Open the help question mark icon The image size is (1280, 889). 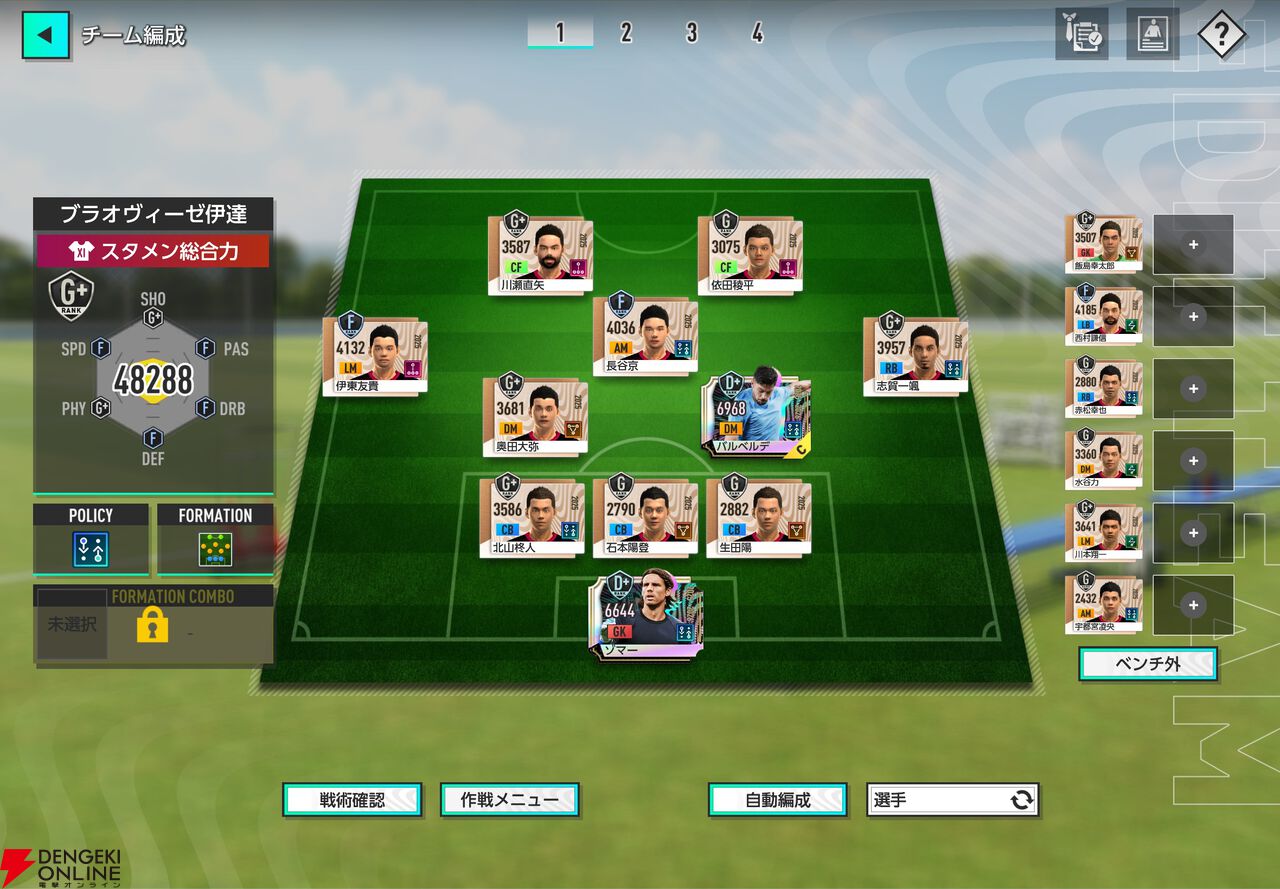[1220, 36]
